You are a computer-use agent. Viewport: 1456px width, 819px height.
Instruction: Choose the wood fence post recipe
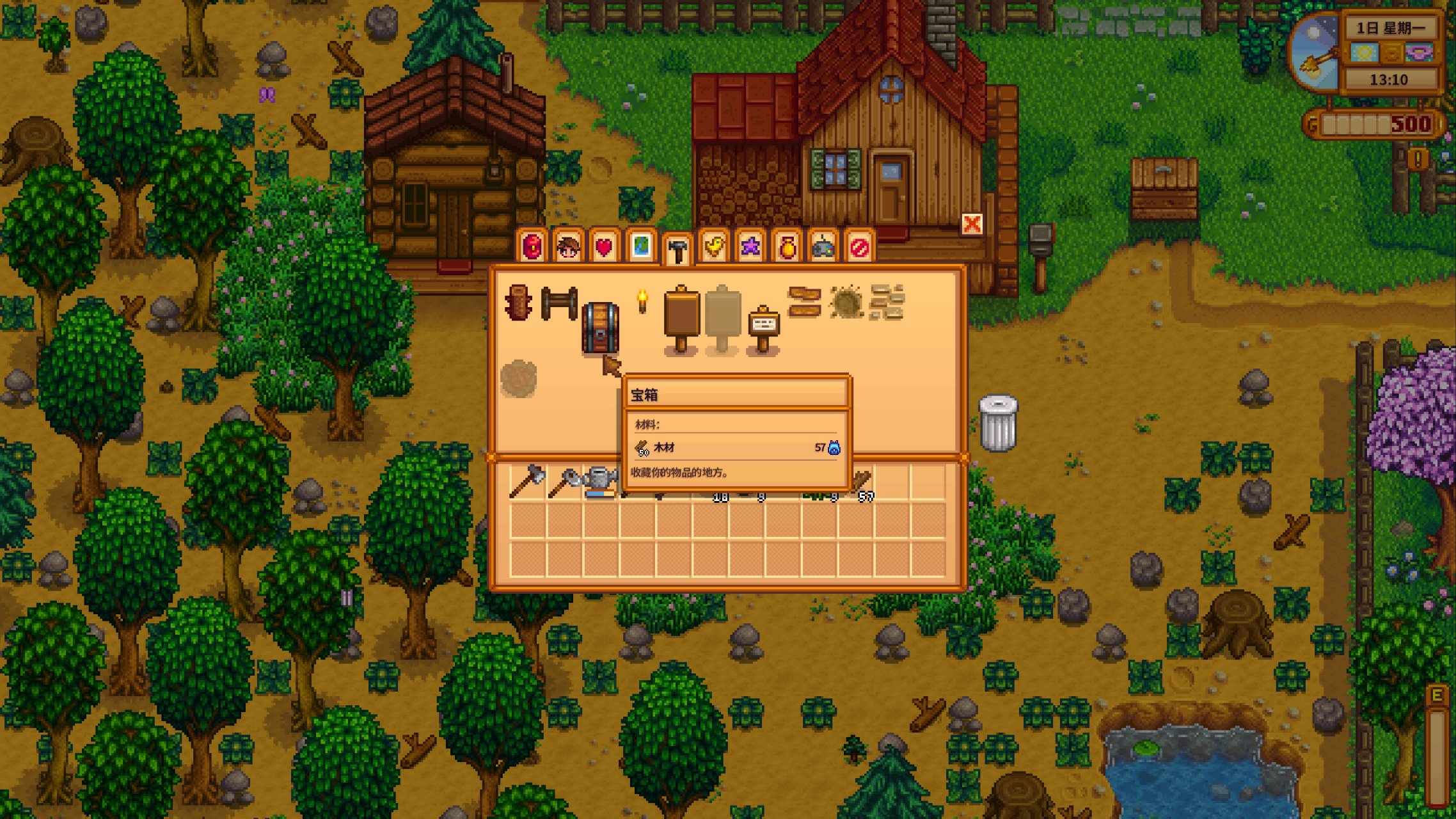coord(518,303)
